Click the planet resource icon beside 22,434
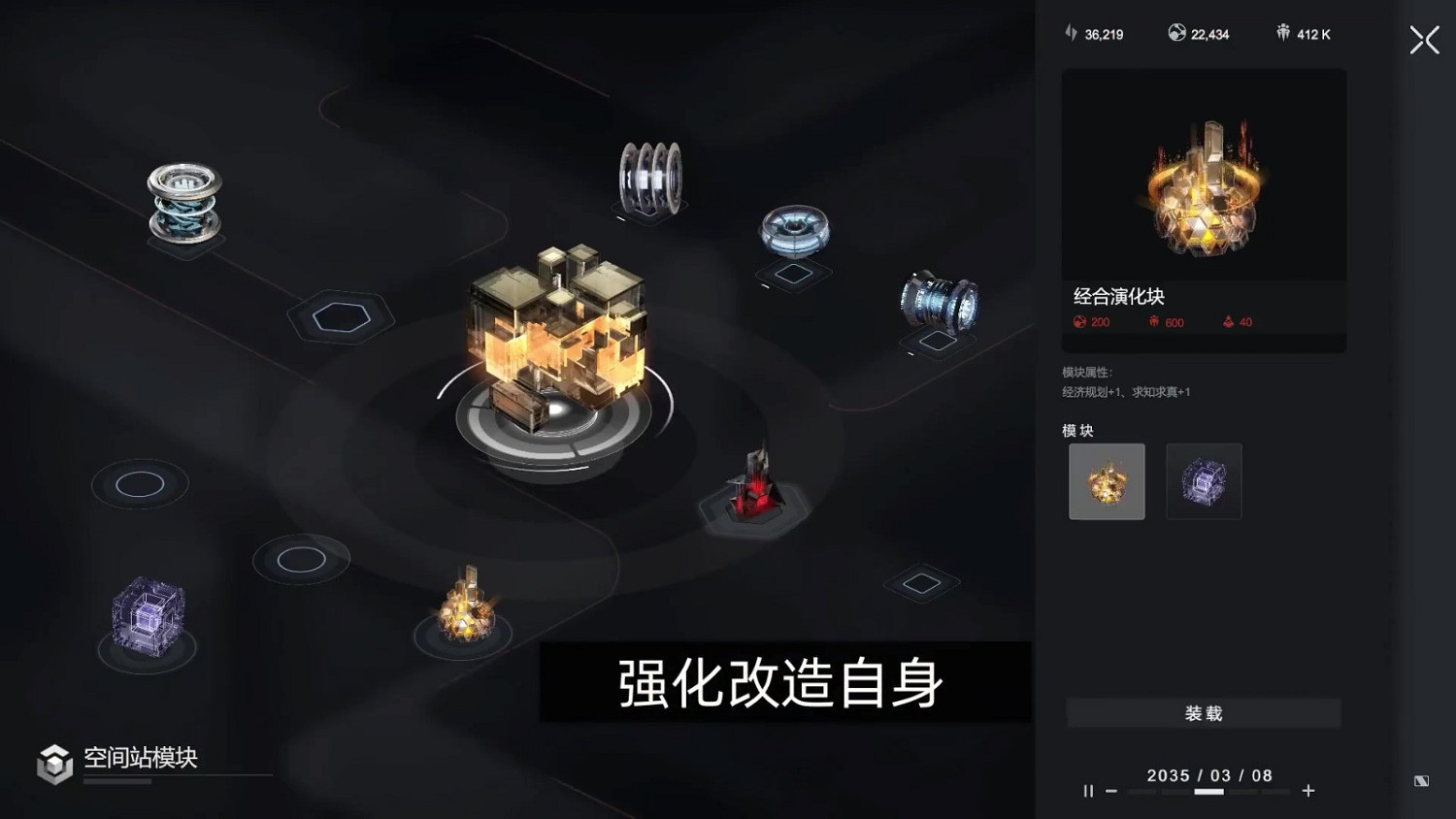1456x819 pixels. coord(1176,32)
